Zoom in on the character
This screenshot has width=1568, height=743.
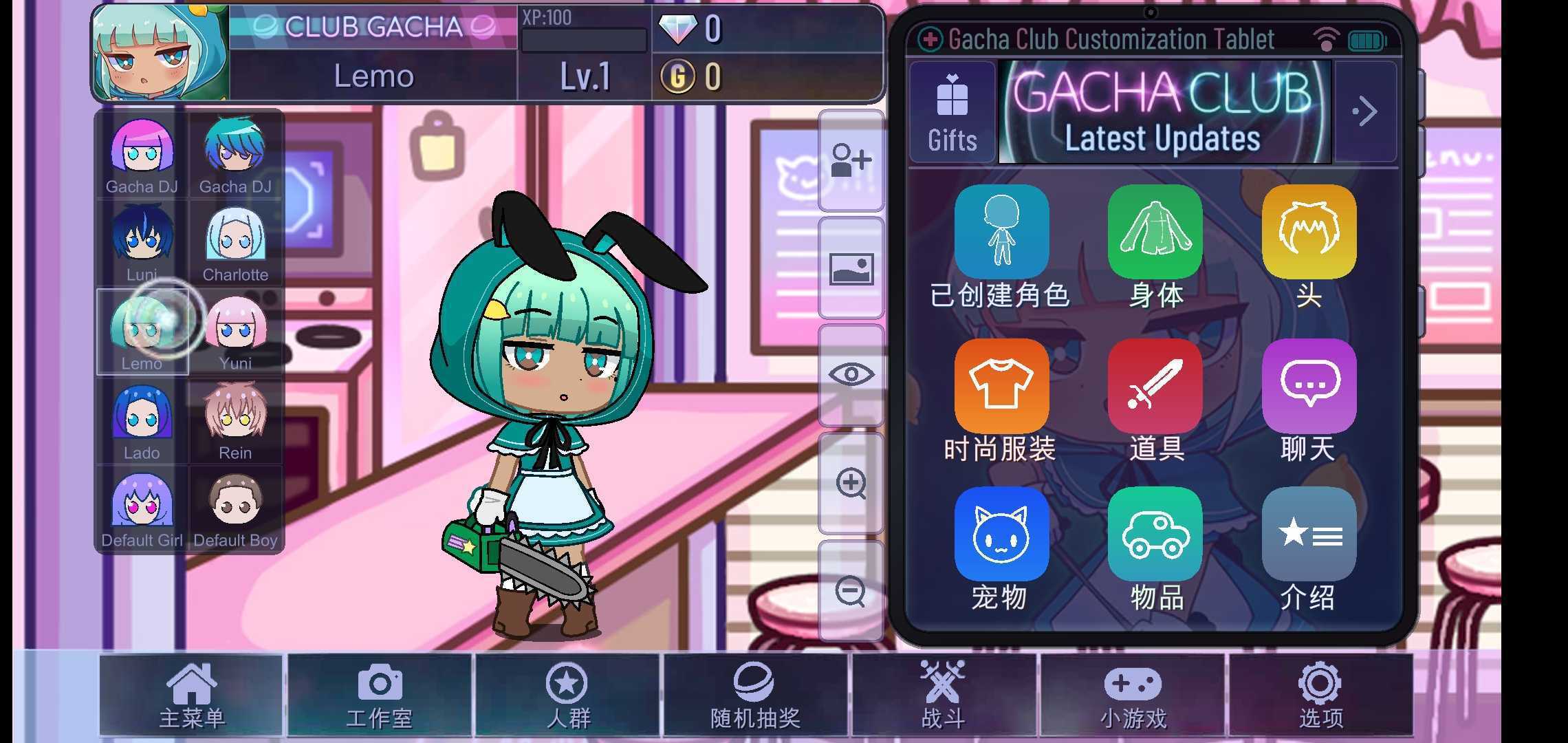tap(851, 484)
